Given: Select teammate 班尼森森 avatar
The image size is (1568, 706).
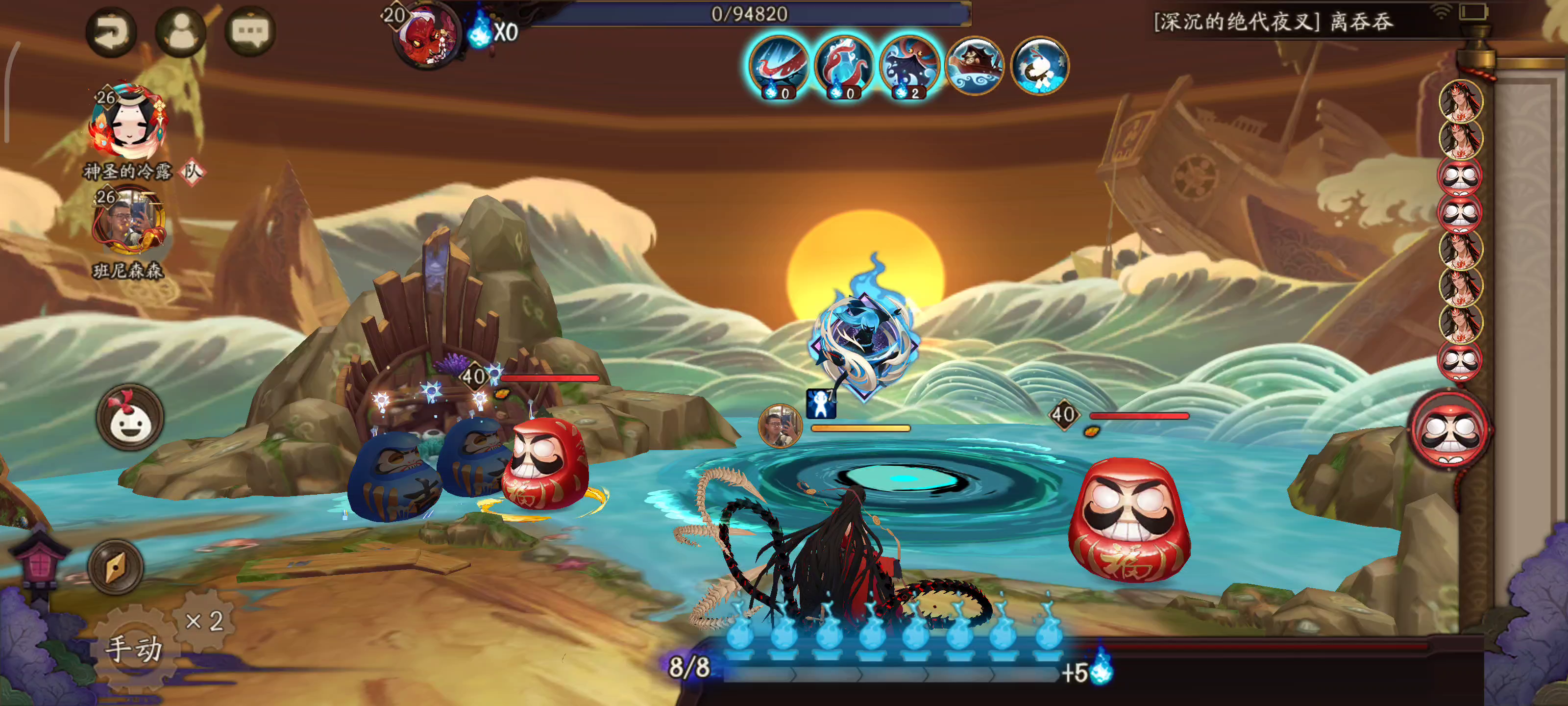Looking at the screenshot, I should point(128,221).
